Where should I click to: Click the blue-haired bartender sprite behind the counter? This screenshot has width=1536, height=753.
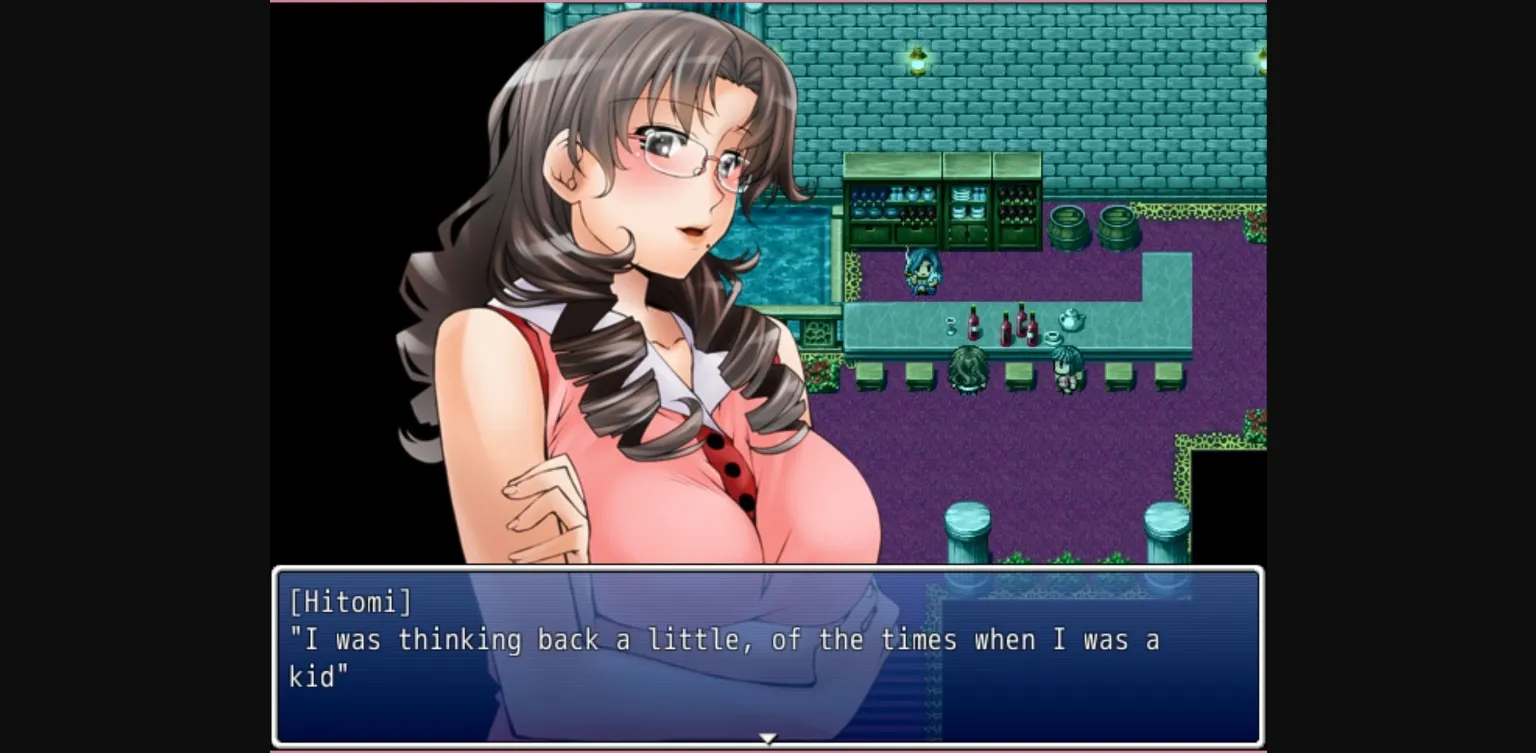tap(922, 272)
